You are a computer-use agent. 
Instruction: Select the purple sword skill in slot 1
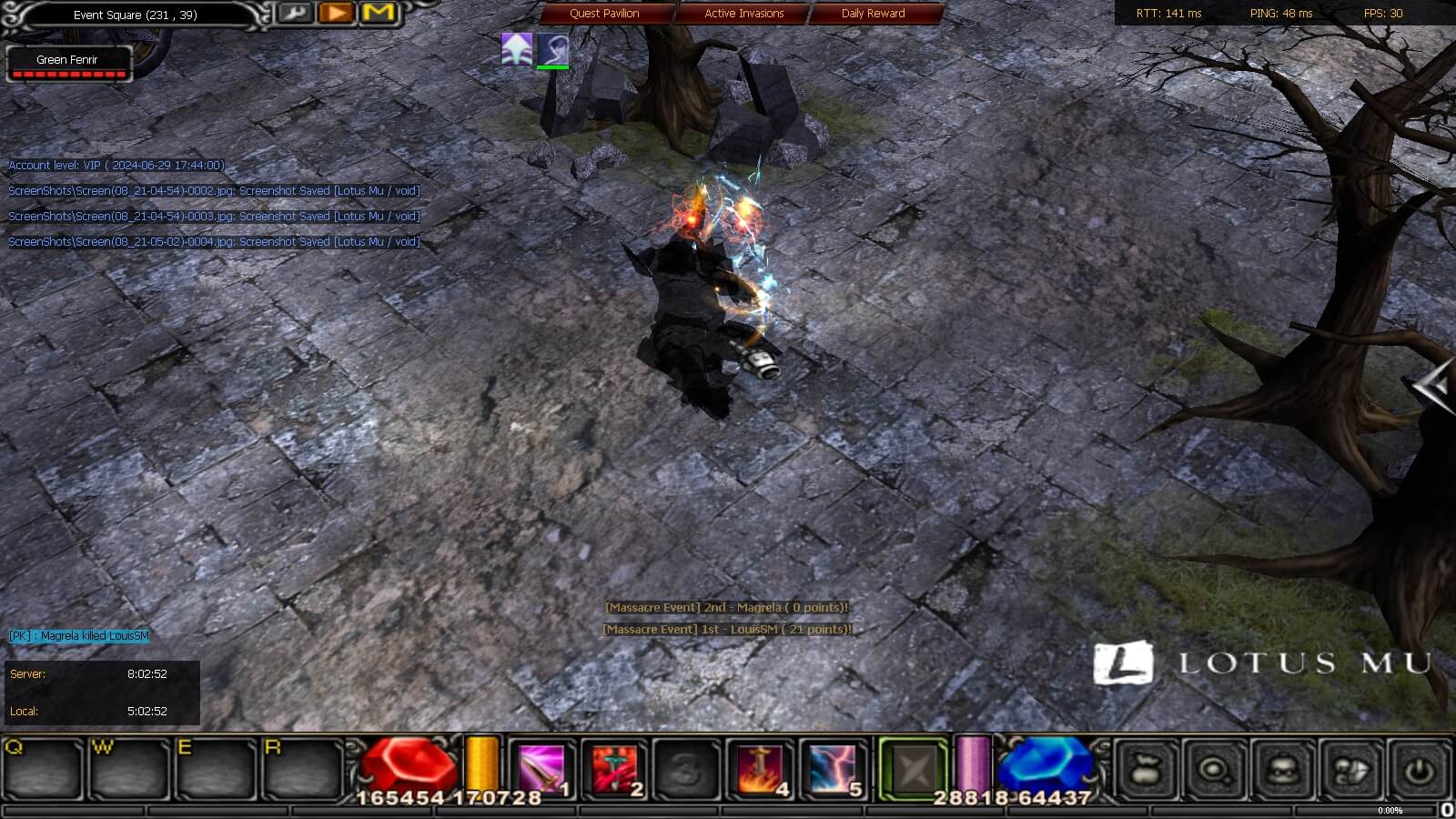pos(543,767)
